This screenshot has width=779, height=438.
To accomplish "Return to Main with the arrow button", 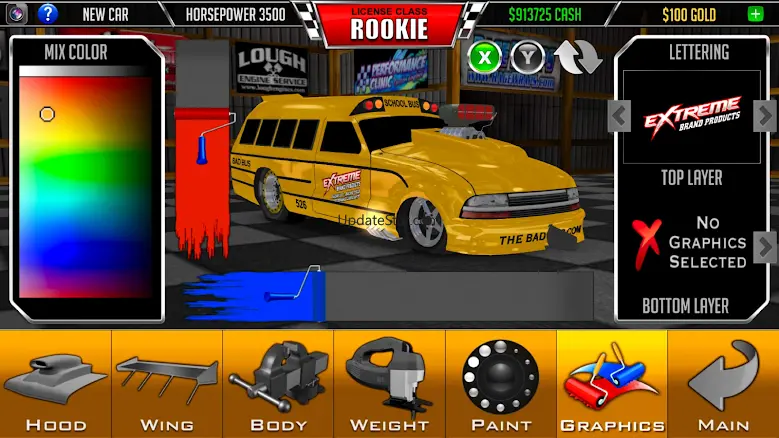I will pos(724,384).
